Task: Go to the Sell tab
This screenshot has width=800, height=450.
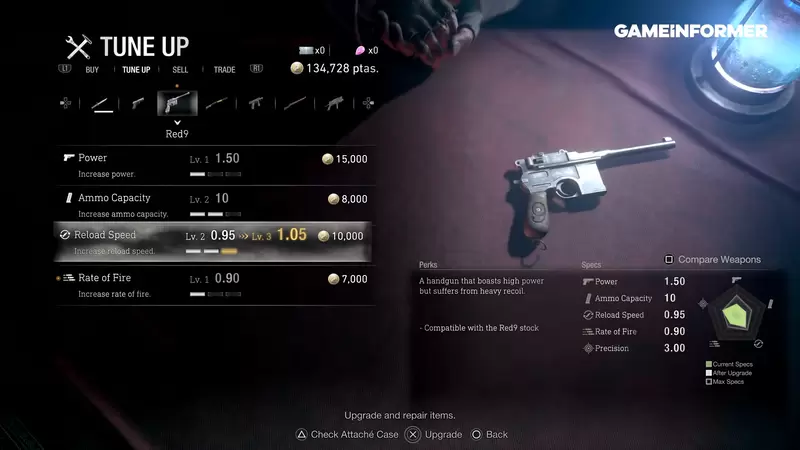Action: tap(180, 70)
